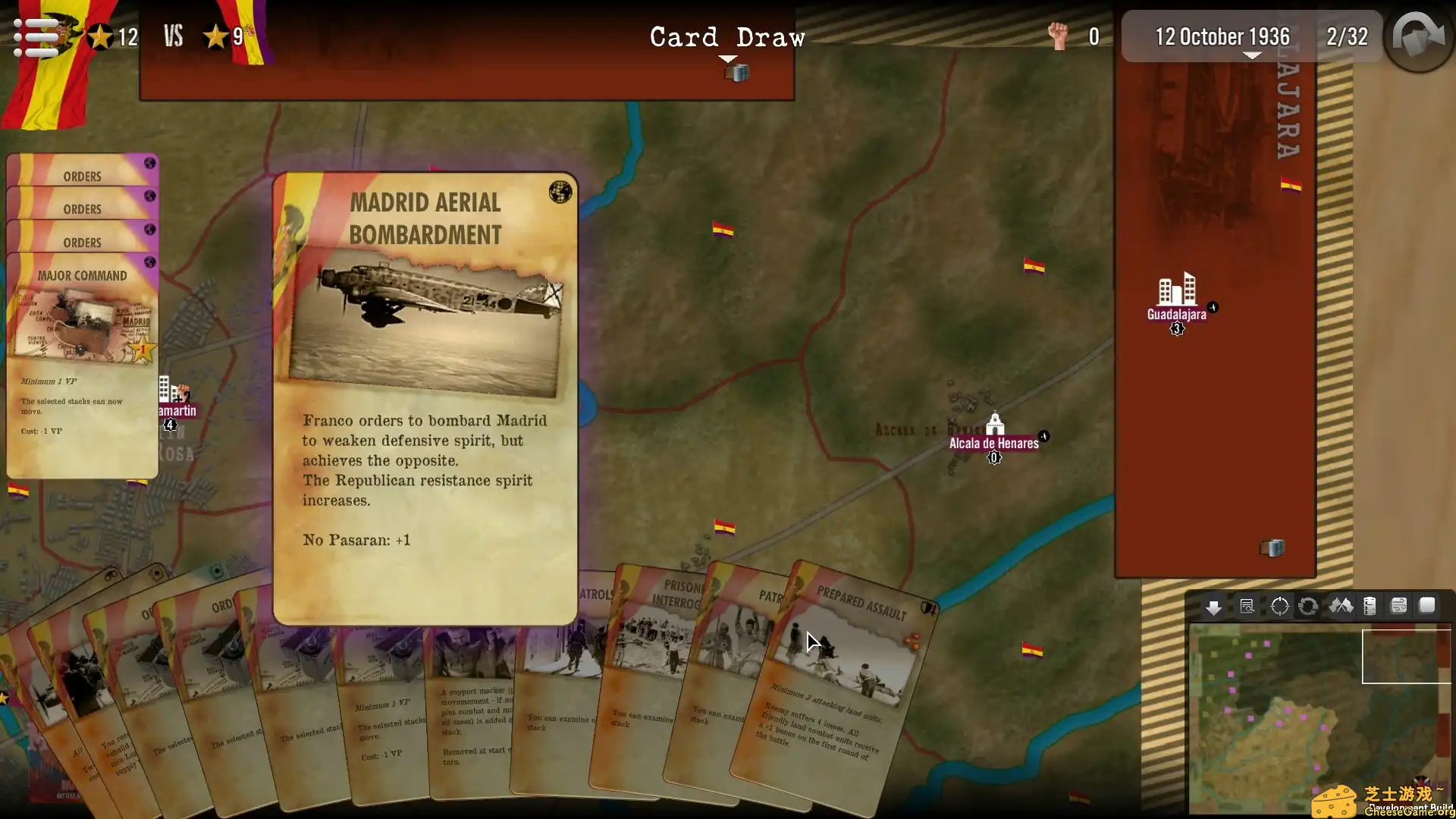The height and width of the screenshot is (819, 1456).
Task: Select the center-on-target crosshair icon
Action: [x=1280, y=605]
